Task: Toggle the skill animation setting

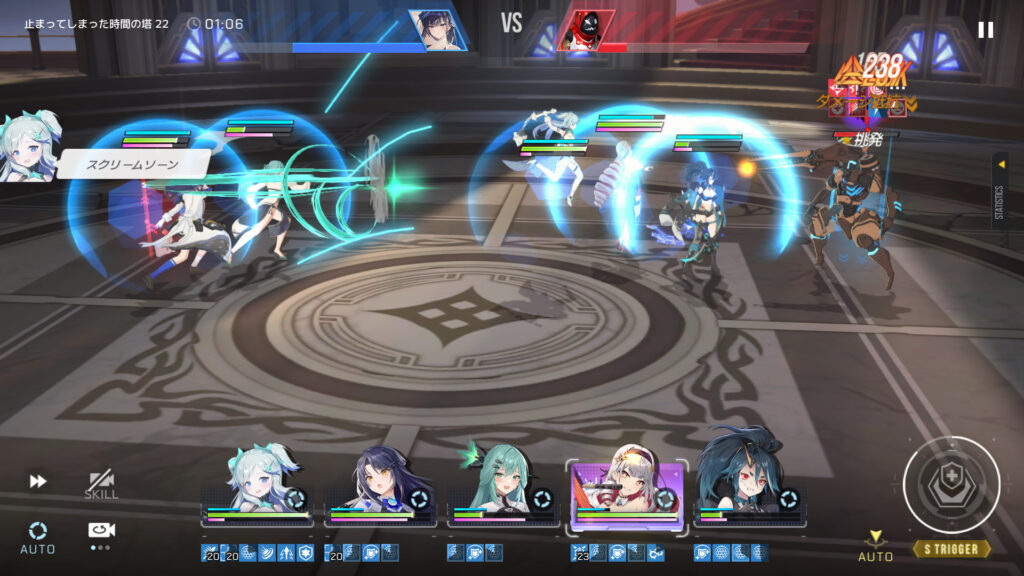Action: [101, 484]
